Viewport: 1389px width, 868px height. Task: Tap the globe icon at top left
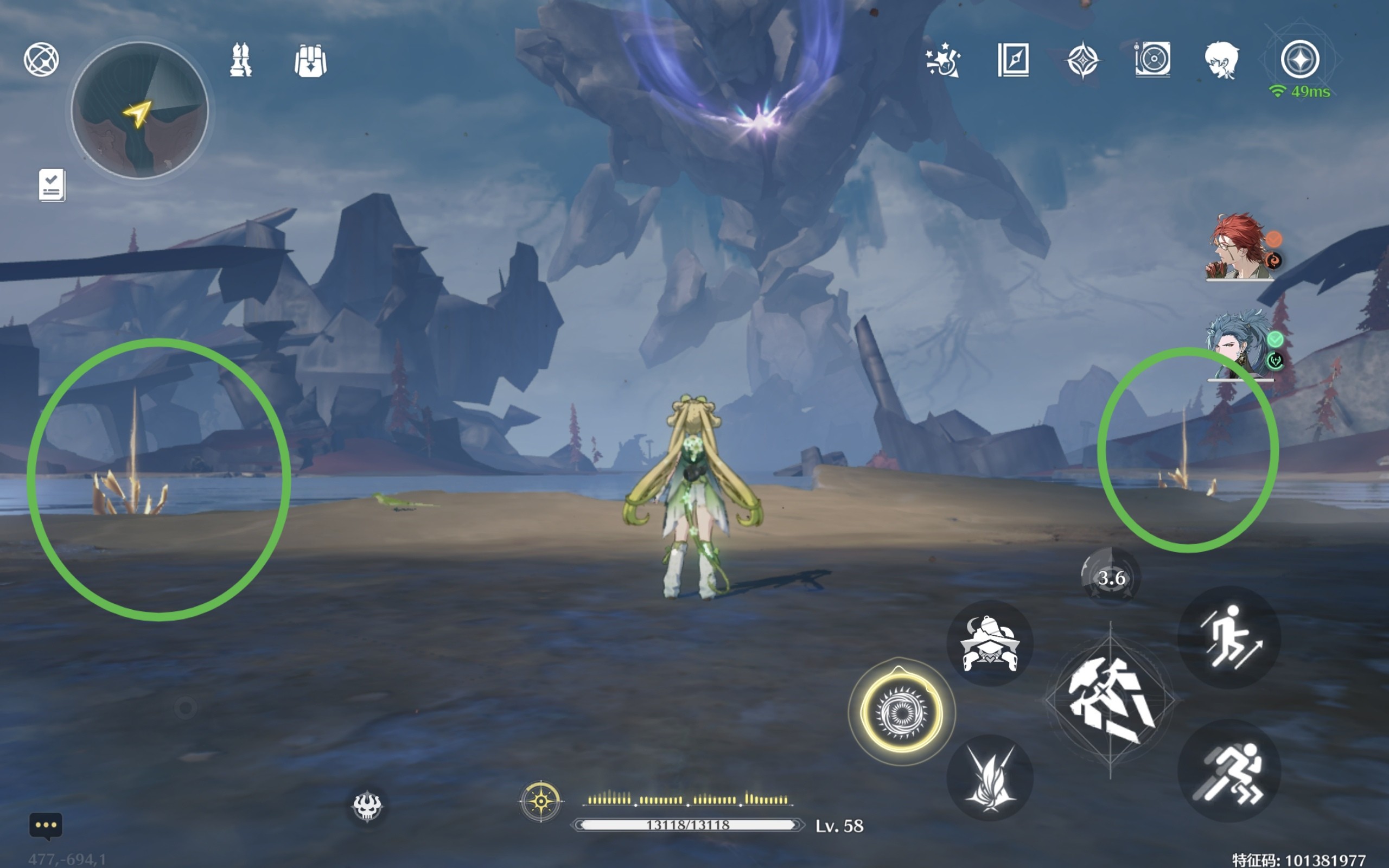(x=41, y=59)
